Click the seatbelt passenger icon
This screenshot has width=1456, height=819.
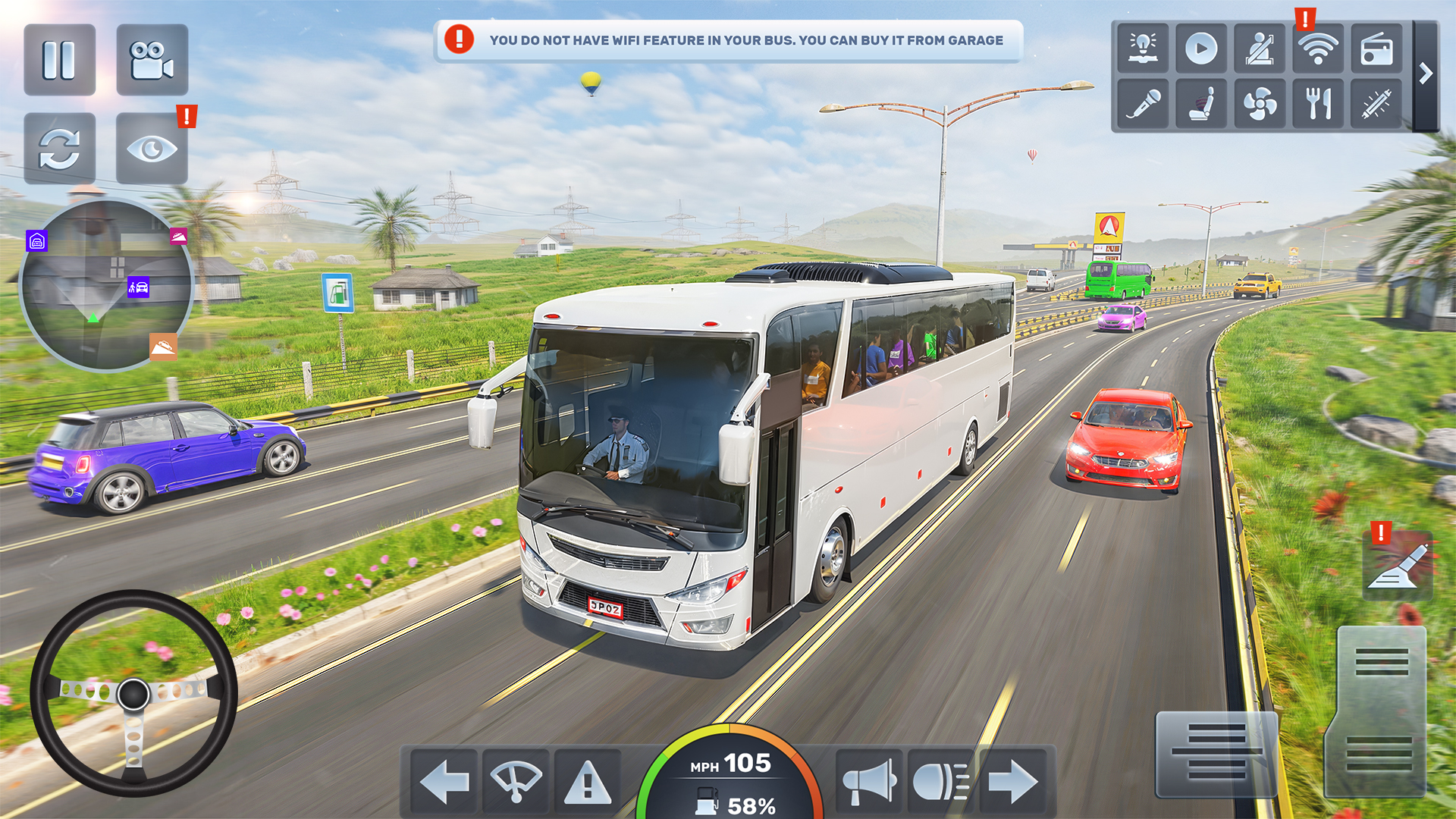pyautogui.click(x=1260, y=49)
